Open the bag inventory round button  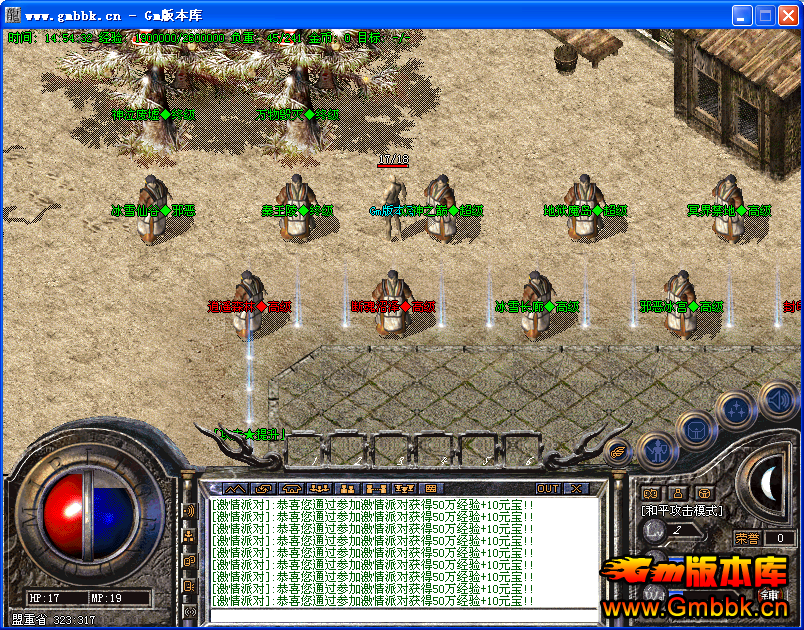[695, 432]
